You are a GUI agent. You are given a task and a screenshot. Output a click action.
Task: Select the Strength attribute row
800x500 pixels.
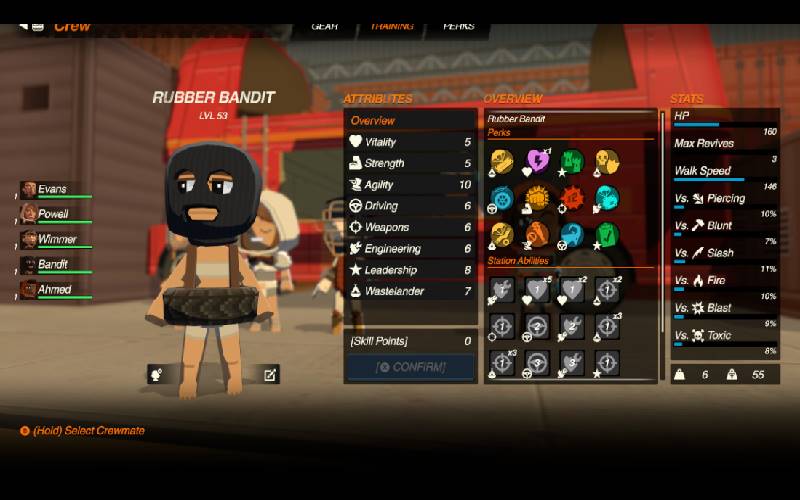[410, 163]
